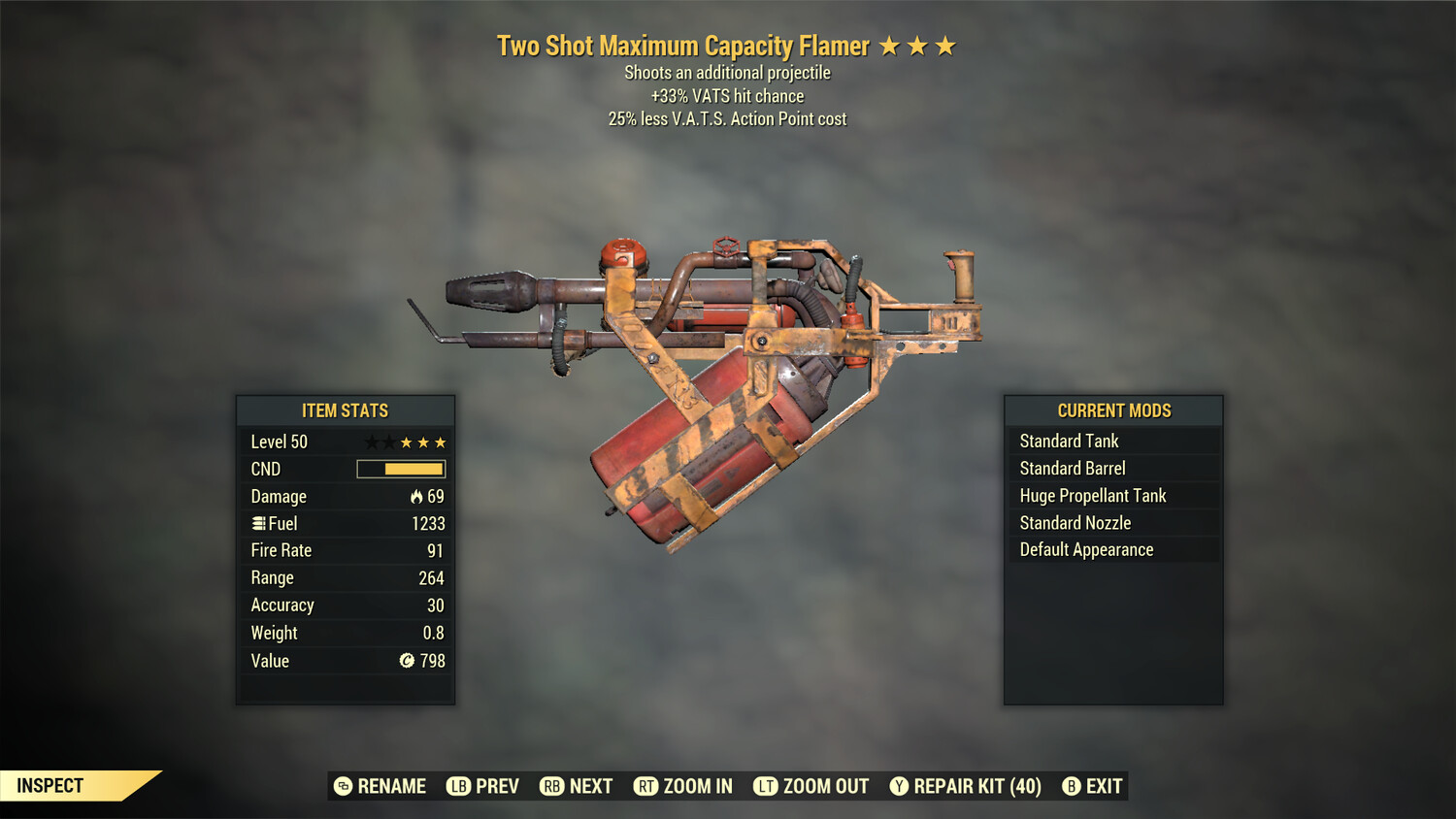This screenshot has height=819, width=1456.
Task: Click the RT Zoom In icon
Action: click(644, 786)
